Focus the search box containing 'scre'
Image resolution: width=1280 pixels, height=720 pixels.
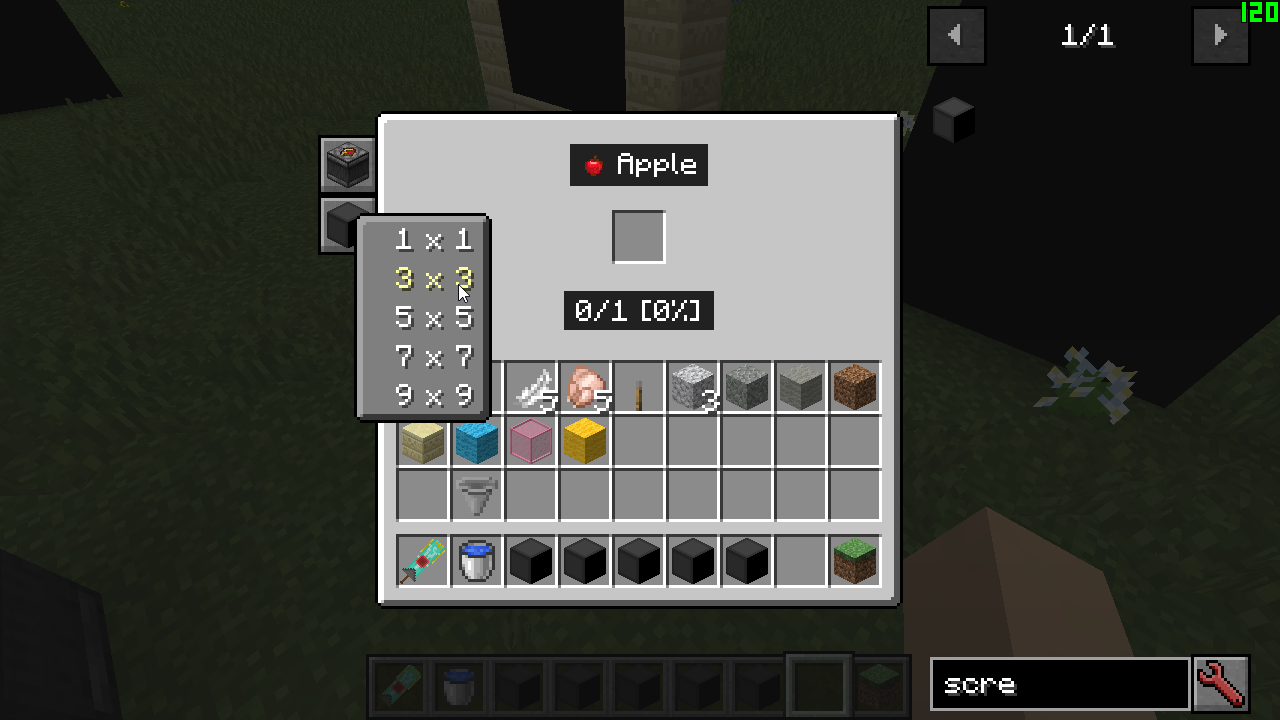[x=1060, y=684]
